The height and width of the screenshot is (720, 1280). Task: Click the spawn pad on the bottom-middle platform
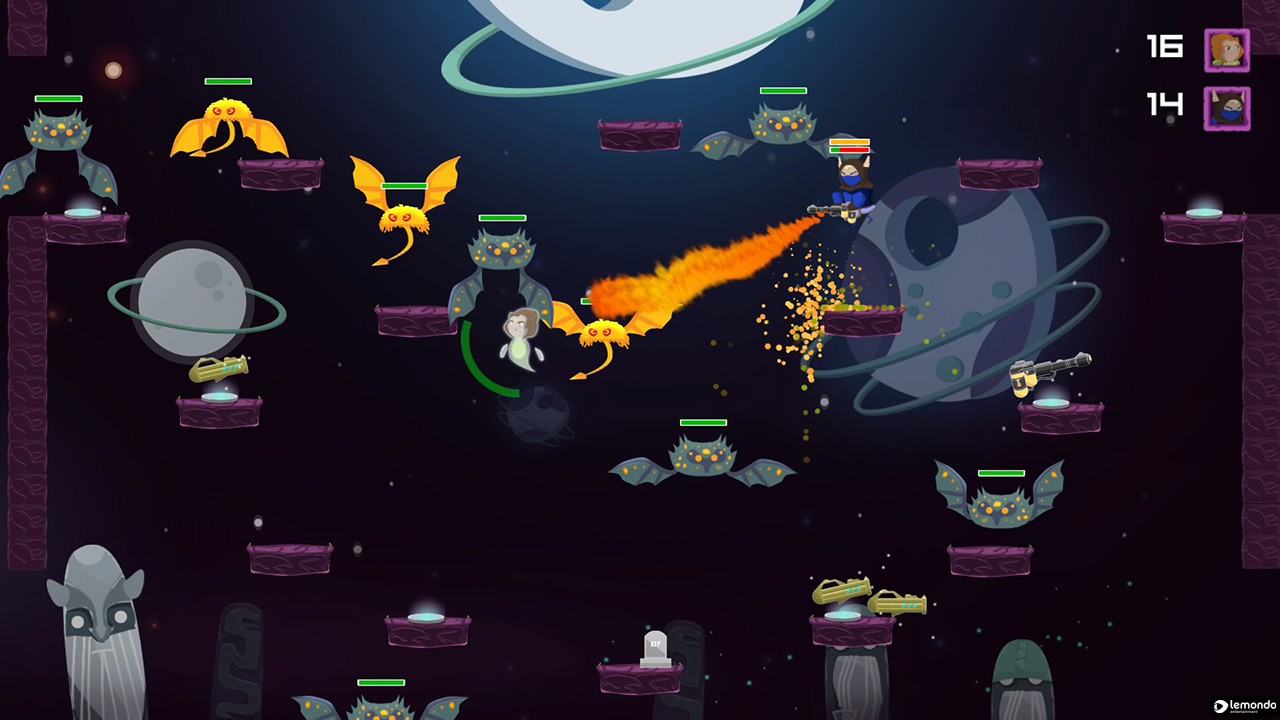[425, 620]
